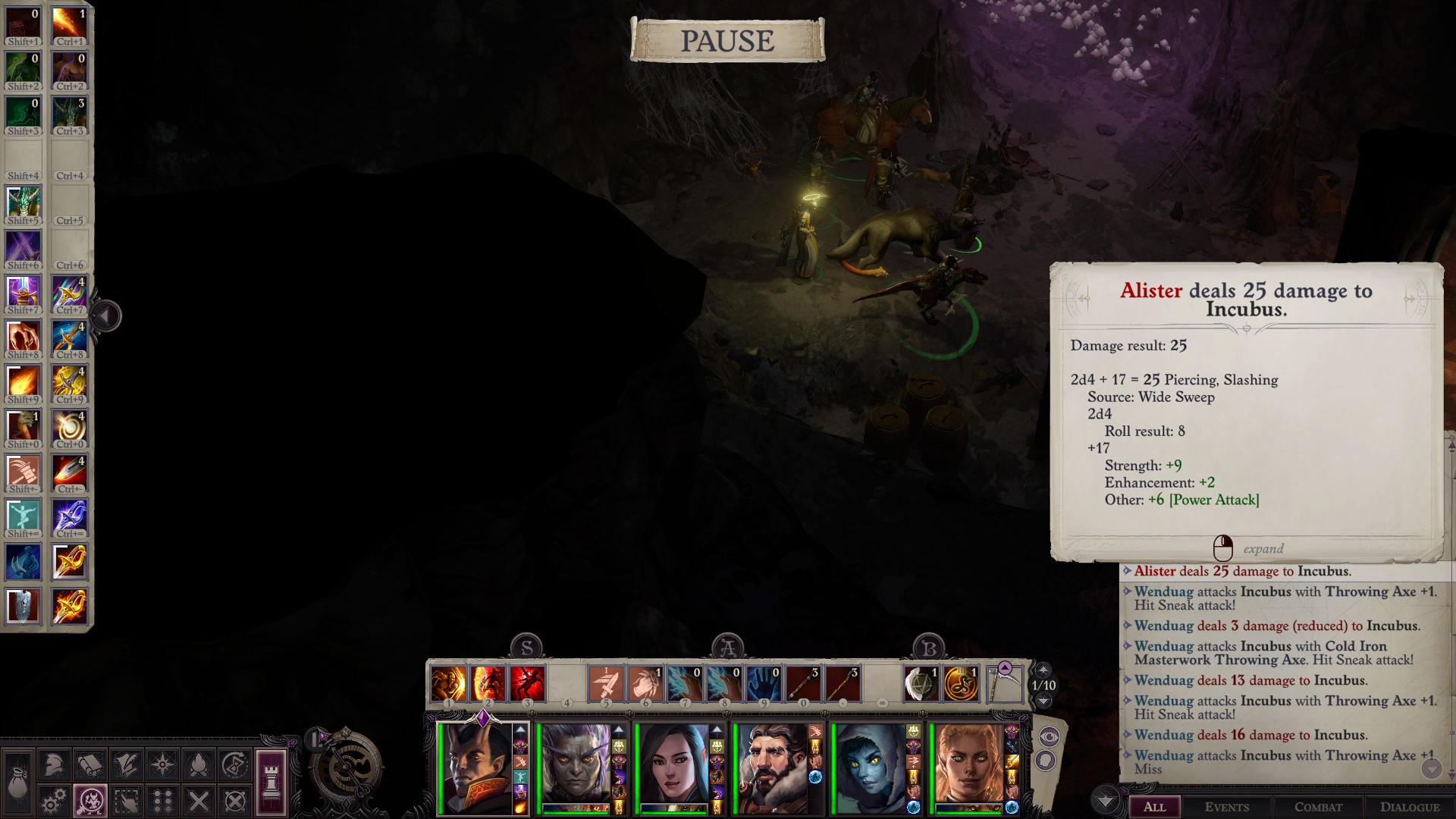Select the blue-skinned hooded character portrait
Viewport: 1456px width, 819px height.
click(x=871, y=767)
